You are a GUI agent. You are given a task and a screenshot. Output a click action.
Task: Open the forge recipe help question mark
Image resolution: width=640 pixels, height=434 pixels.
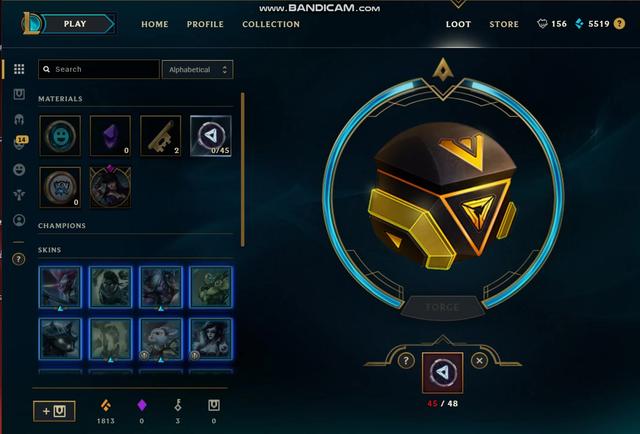tap(406, 360)
